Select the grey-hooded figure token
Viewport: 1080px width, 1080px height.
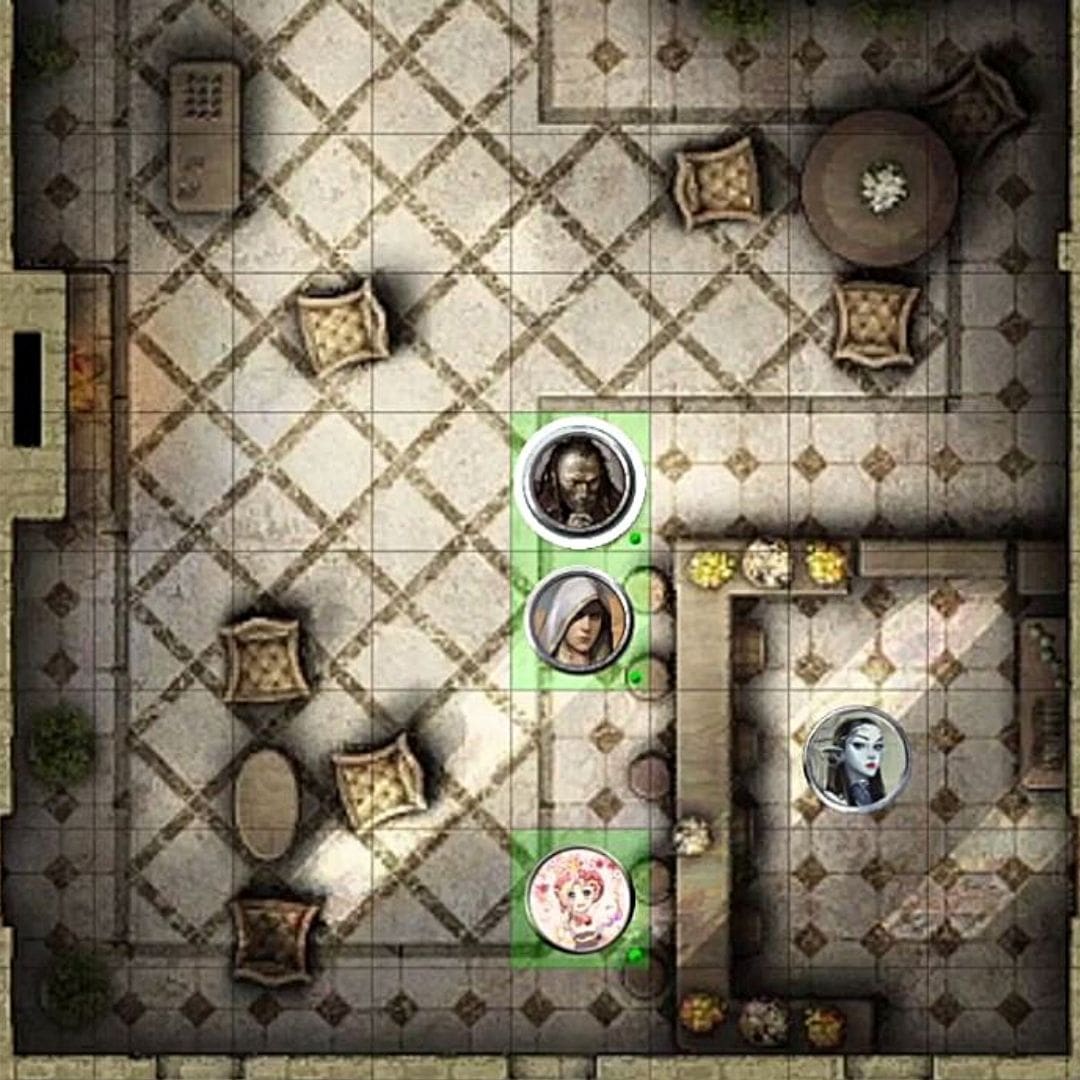(579, 620)
